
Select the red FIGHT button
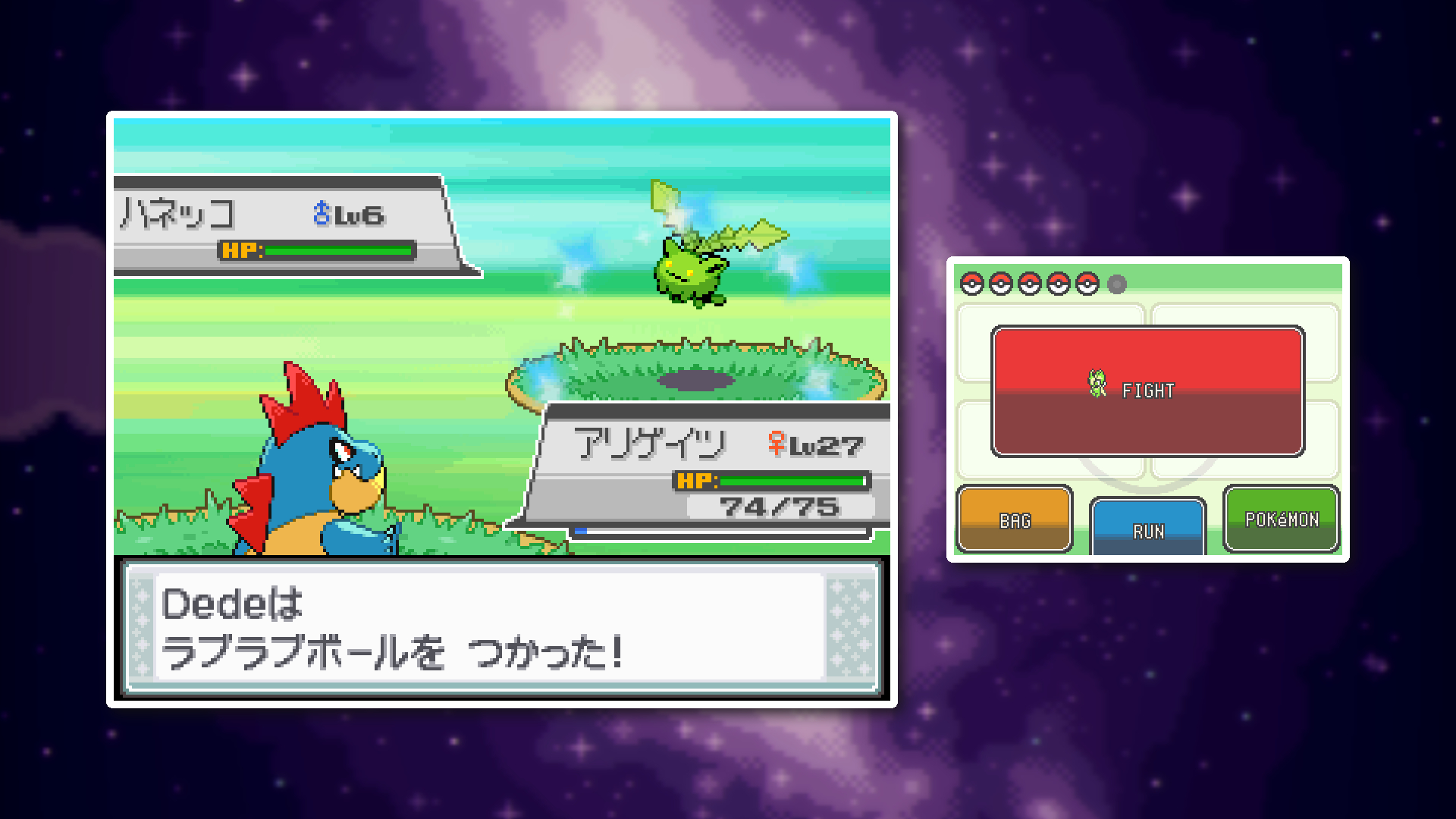pyautogui.click(x=1147, y=391)
